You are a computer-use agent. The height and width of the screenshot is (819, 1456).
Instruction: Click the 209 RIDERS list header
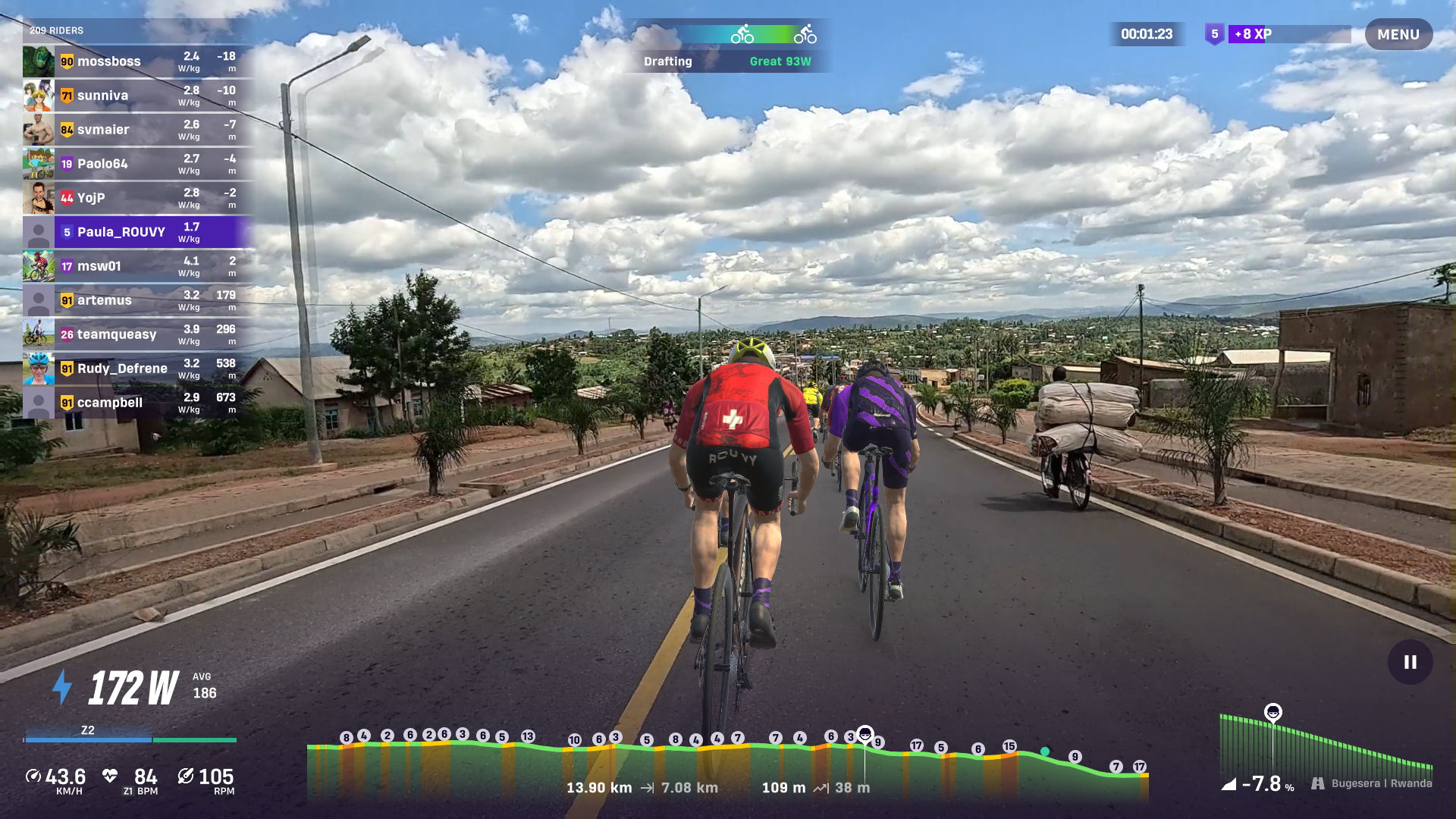[x=57, y=30]
